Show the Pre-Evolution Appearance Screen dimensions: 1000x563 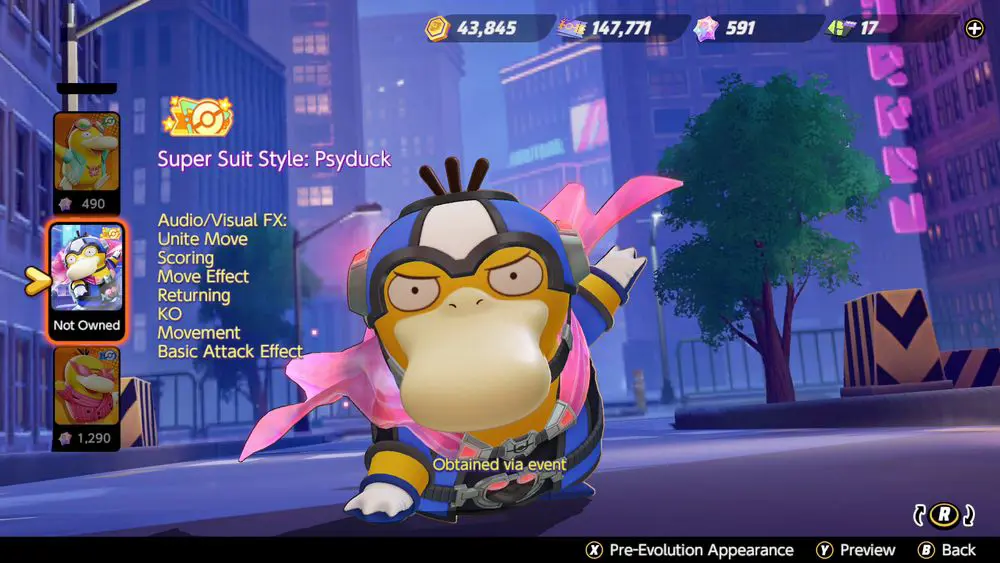[x=689, y=550]
